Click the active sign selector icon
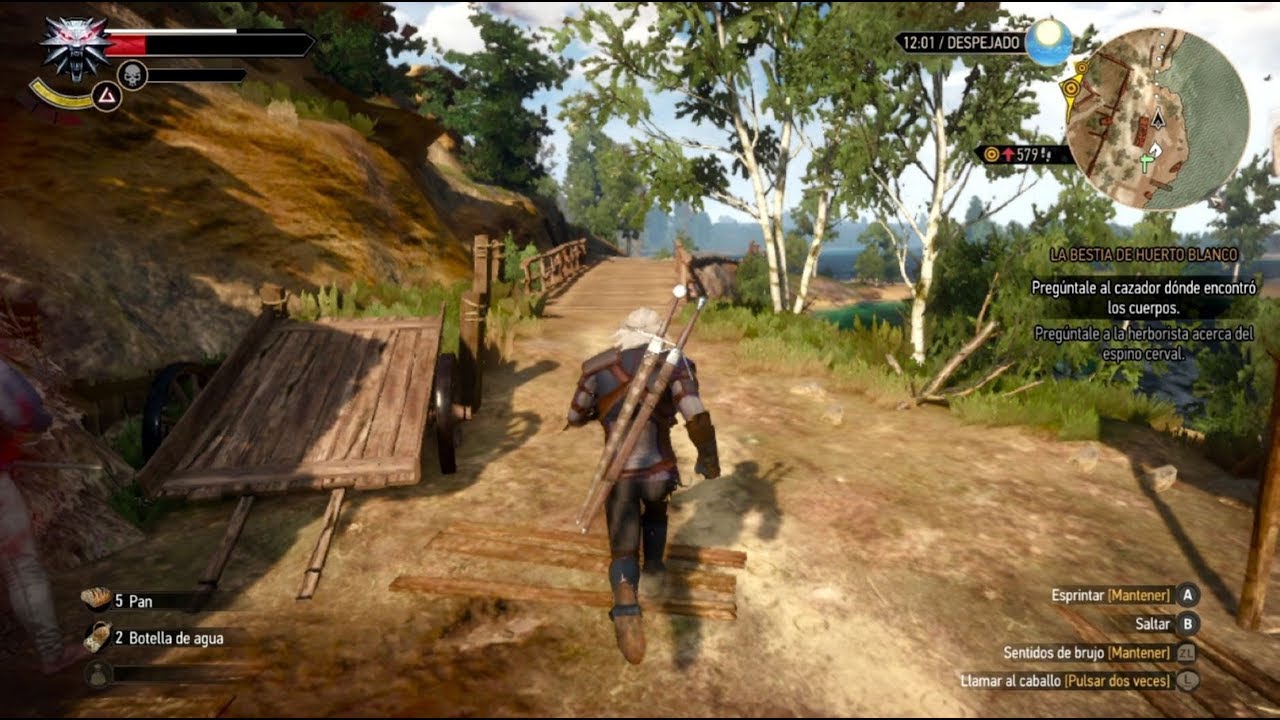Image resolution: width=1280 pixels, height=720 pixels. tap(106, 96)
